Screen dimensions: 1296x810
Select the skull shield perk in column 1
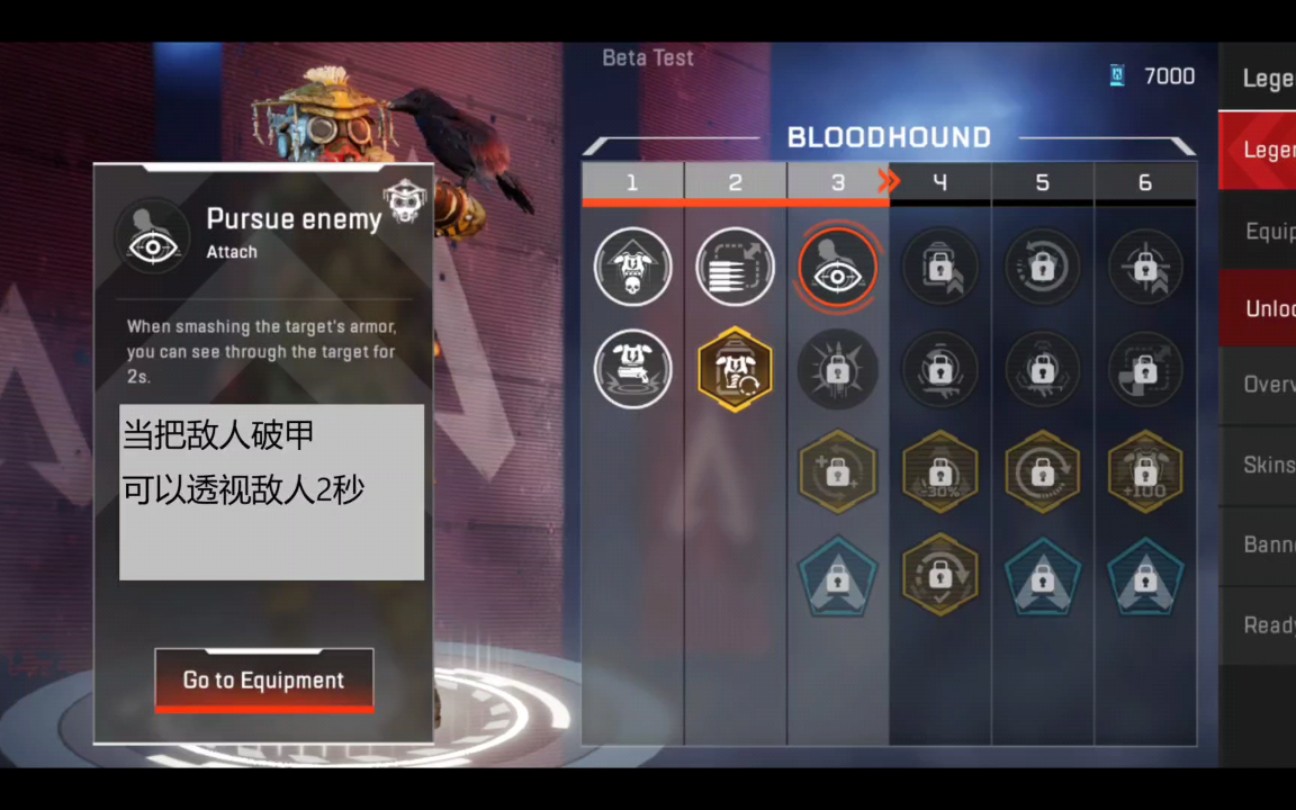(x=633, y=267)
